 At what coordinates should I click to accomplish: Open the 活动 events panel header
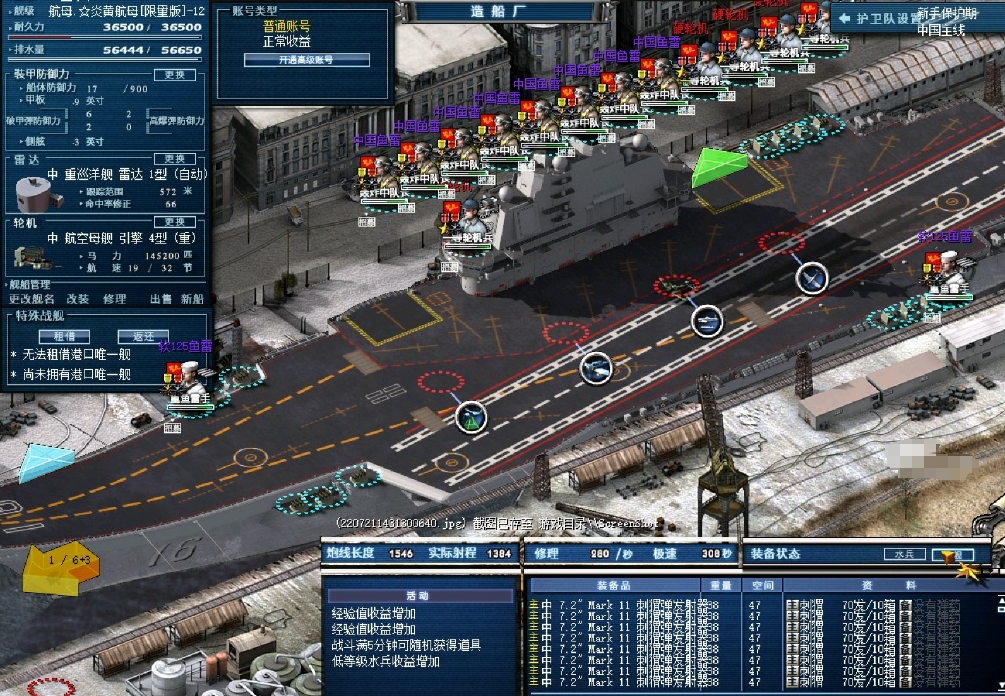pyautogui.click(x=418, y=596)
